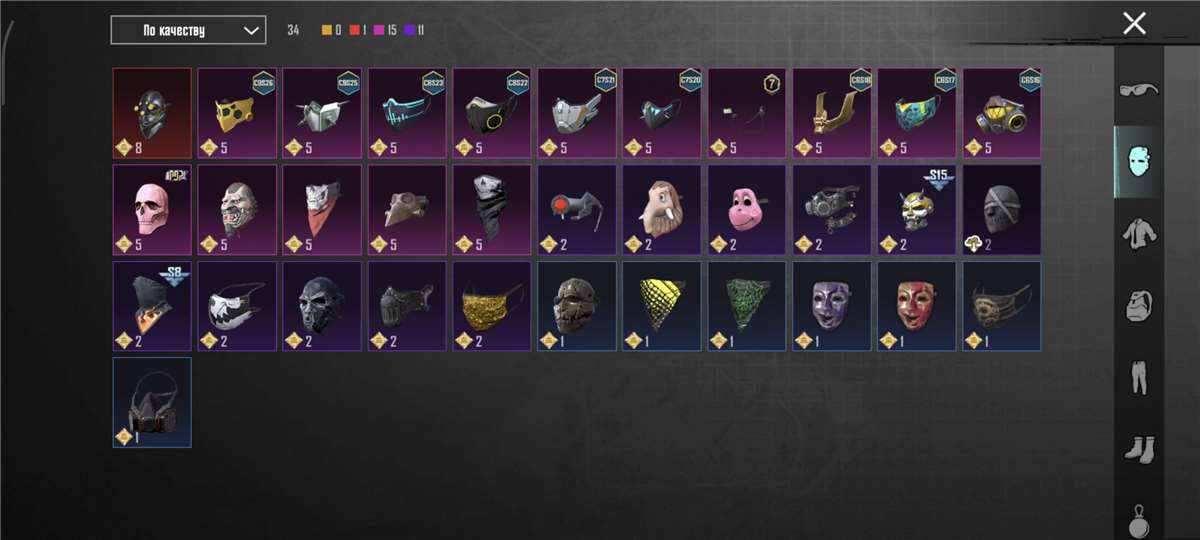Switch to the glasses category tab
1200x540 pixels.
[1138, 90]
